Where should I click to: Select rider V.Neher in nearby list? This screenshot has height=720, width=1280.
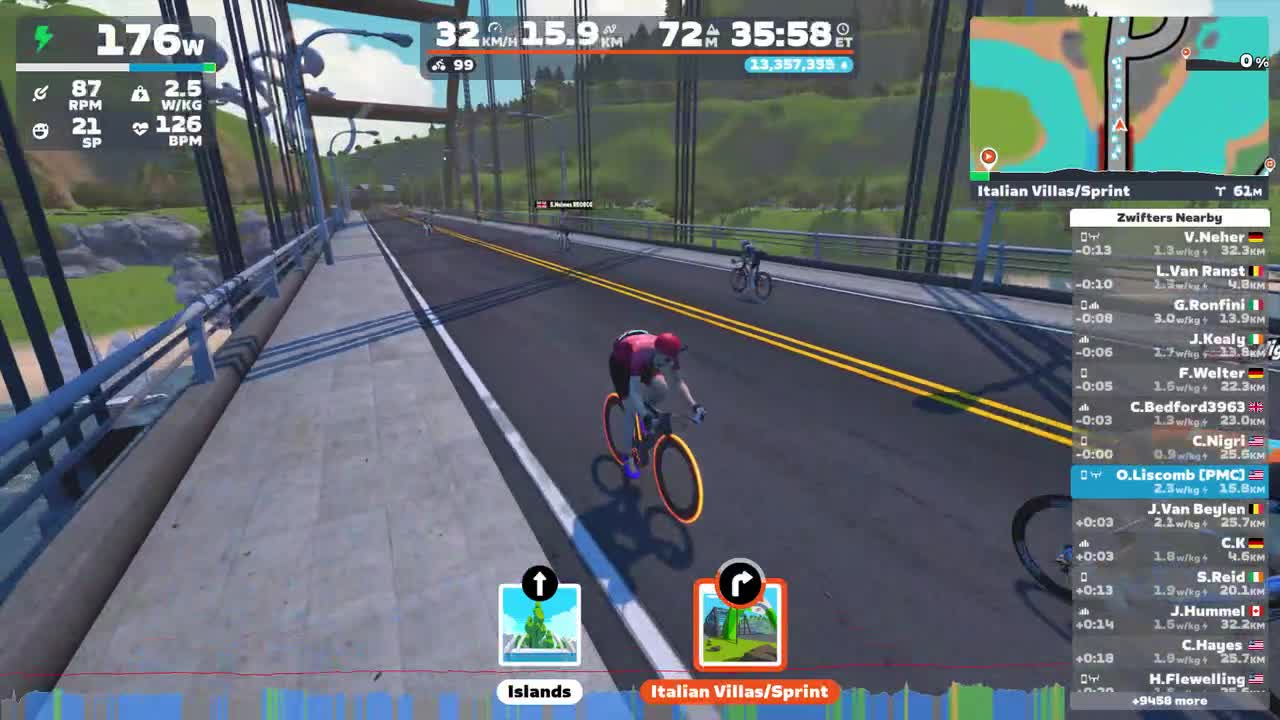pyautogui.click(x=1169, y=244)
